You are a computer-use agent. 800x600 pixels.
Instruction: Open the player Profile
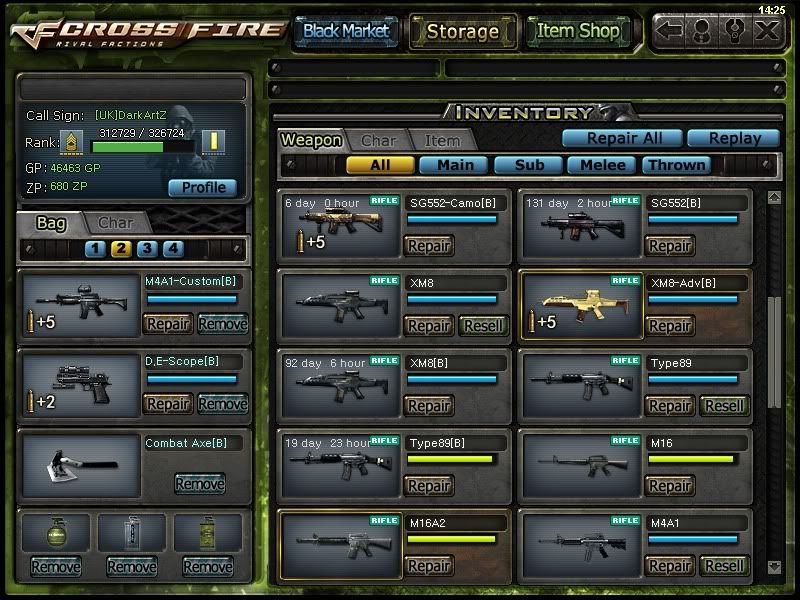coord(203,187)
